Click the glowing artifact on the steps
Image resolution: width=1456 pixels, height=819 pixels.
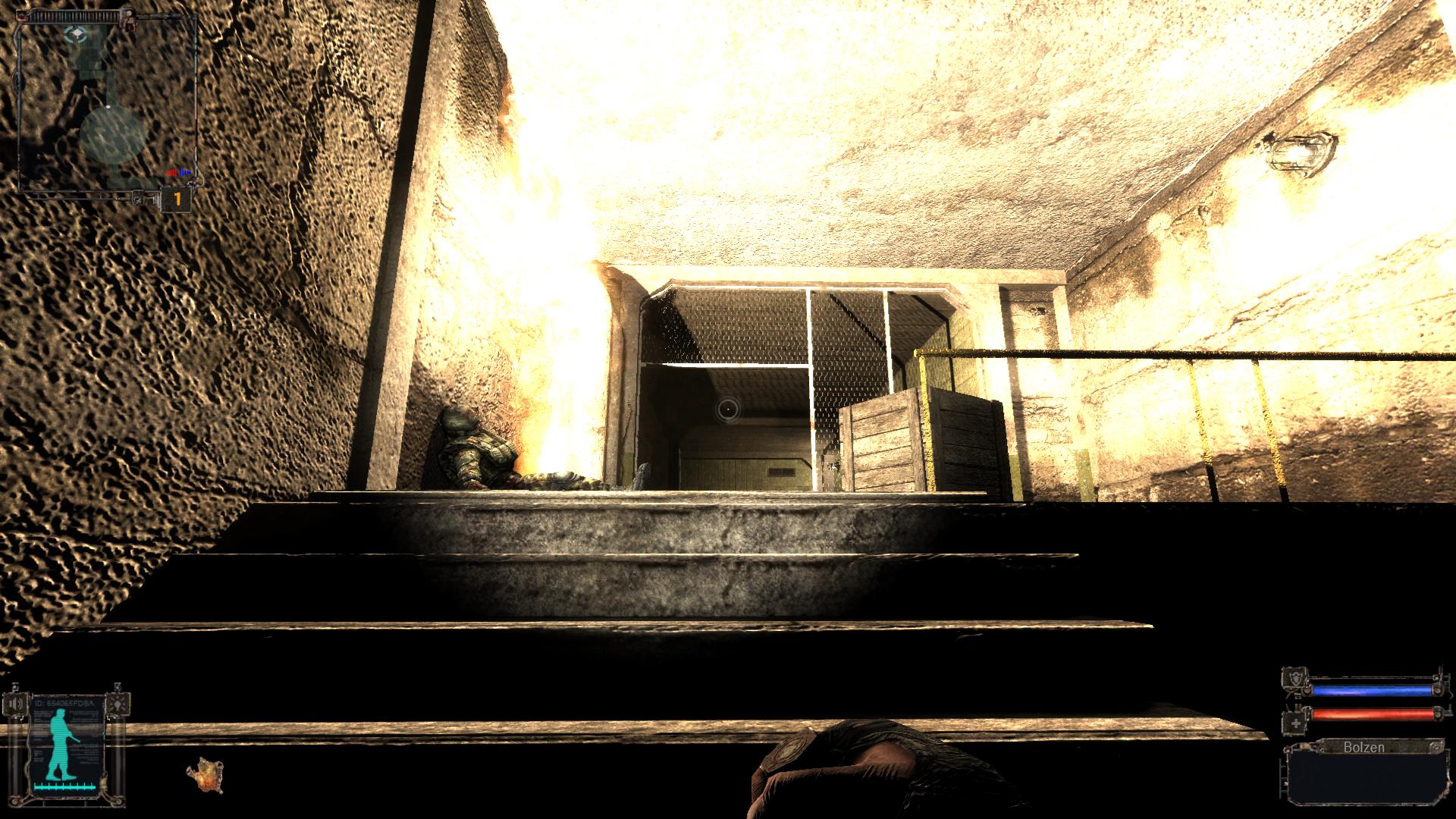point(206,777)
